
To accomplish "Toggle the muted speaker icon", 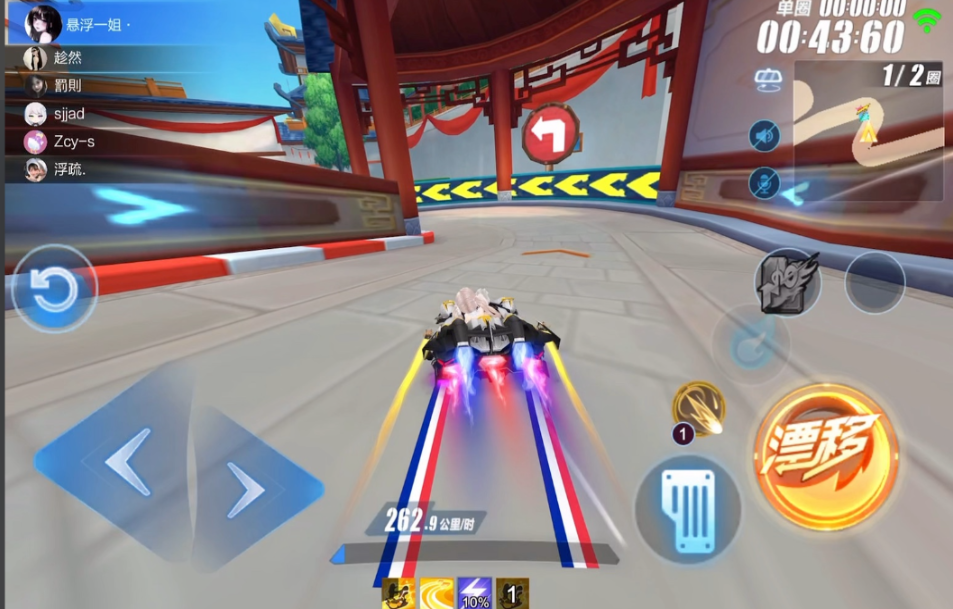I will click(x=765, y=135).
